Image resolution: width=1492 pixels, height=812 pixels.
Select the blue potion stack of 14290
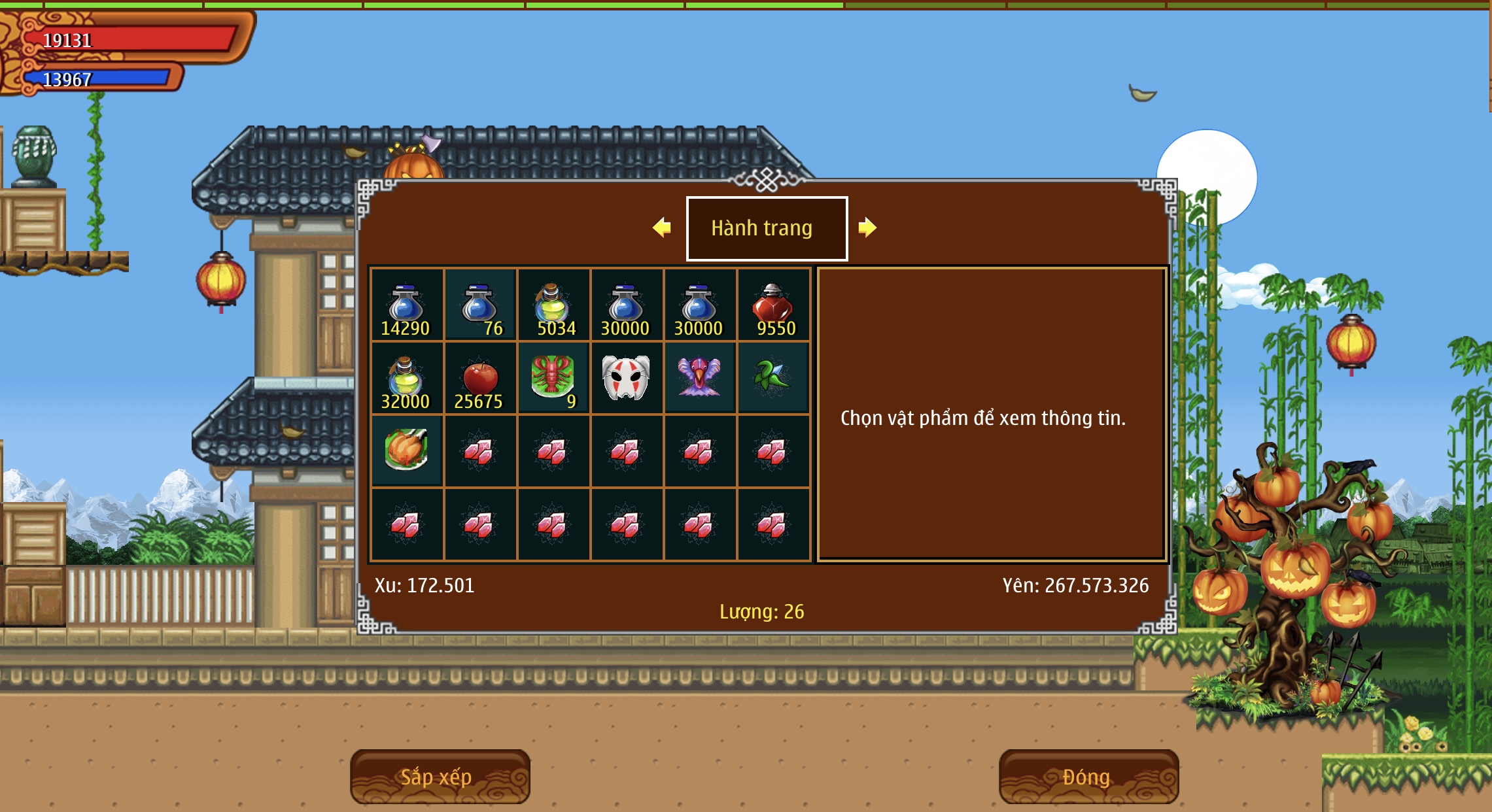(x=406, y=305)
